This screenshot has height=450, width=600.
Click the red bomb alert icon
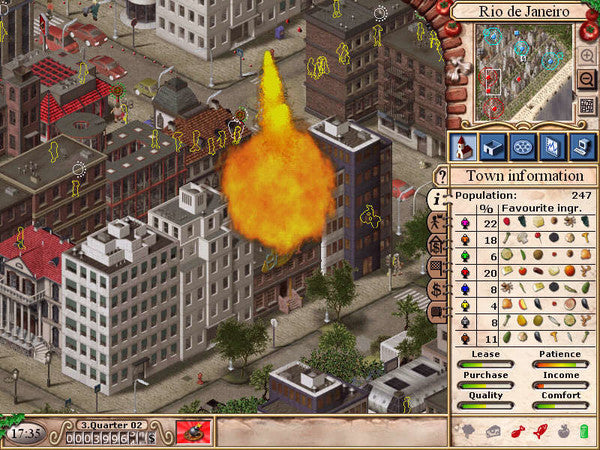pyautogui.click(x=193, y=432)
